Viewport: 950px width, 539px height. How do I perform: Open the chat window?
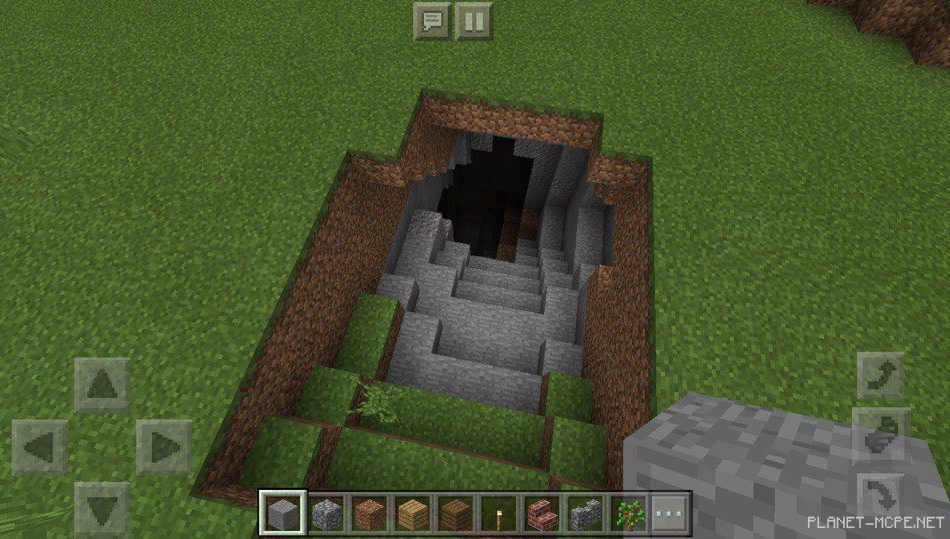(432, 20)
